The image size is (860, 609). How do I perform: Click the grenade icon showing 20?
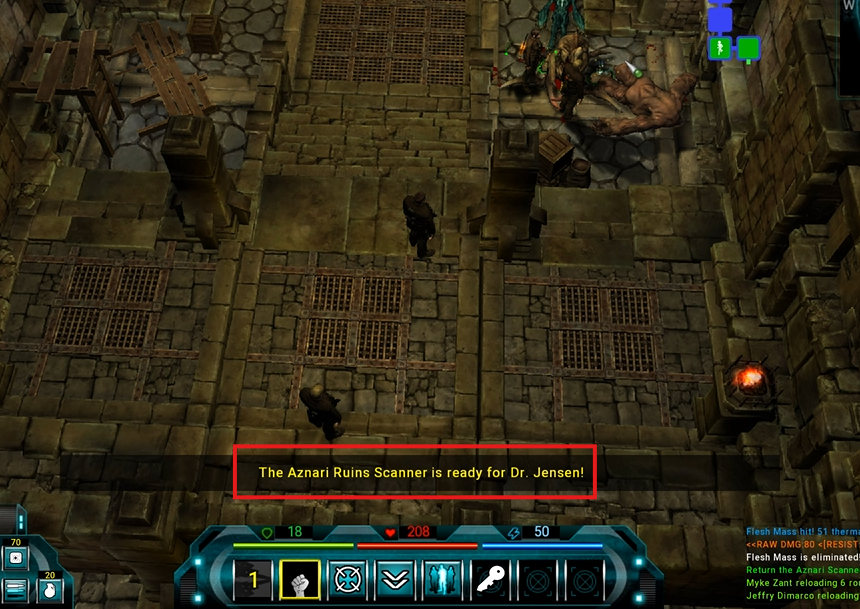48,589
